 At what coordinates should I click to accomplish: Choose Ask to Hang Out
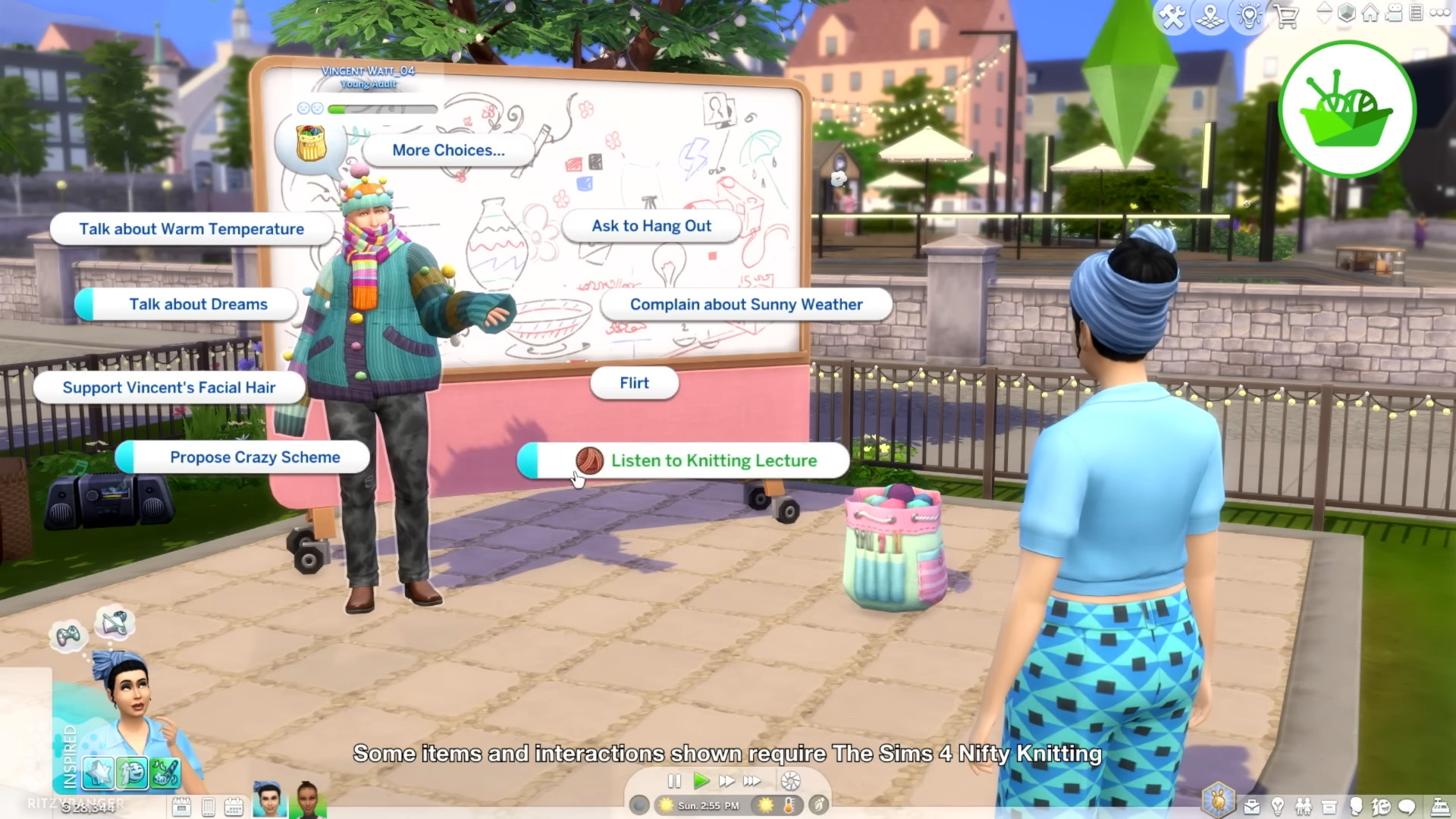click(x=651, y=226)
